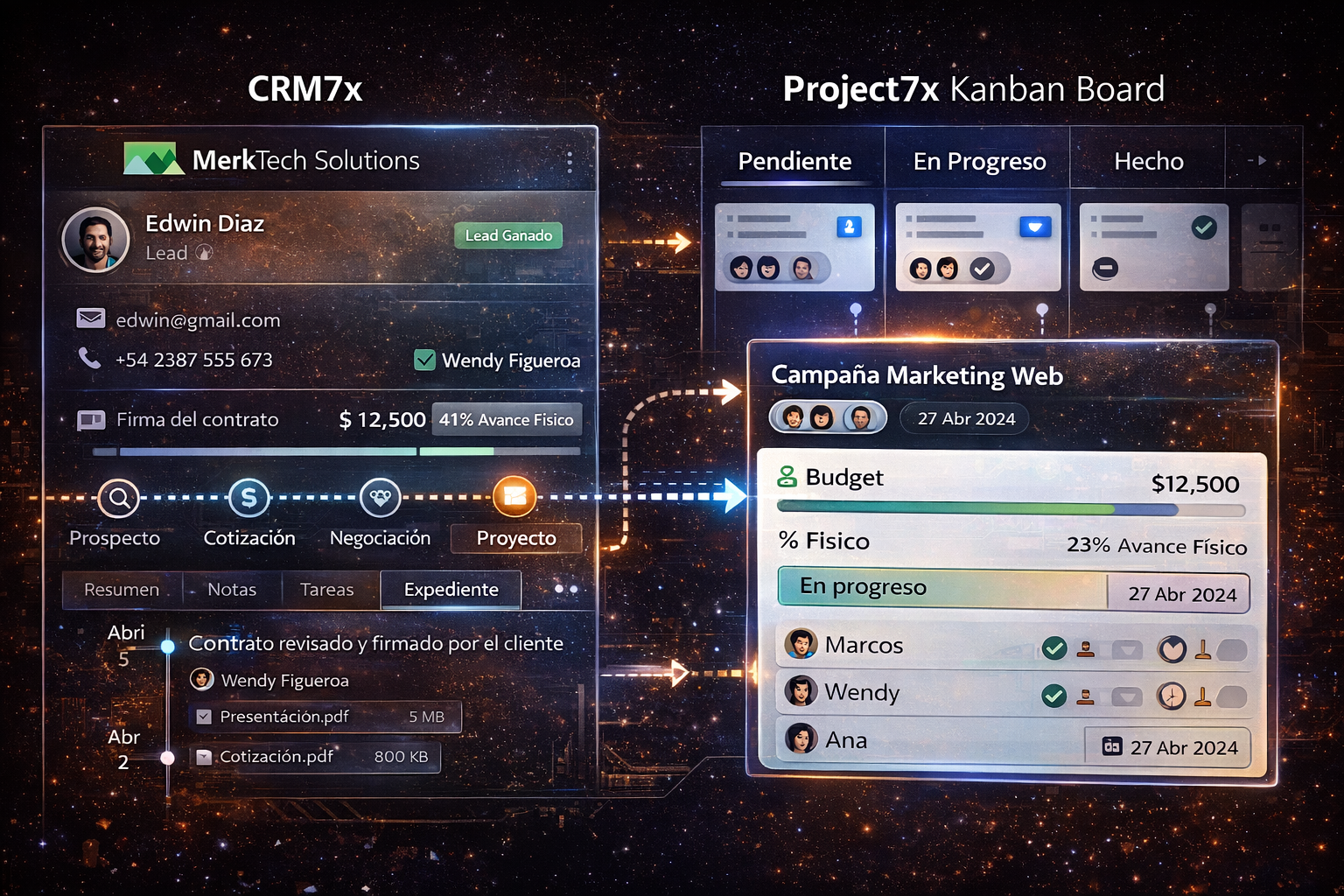
Task: Switch to the Resumen tab
Action: point(122,590)
